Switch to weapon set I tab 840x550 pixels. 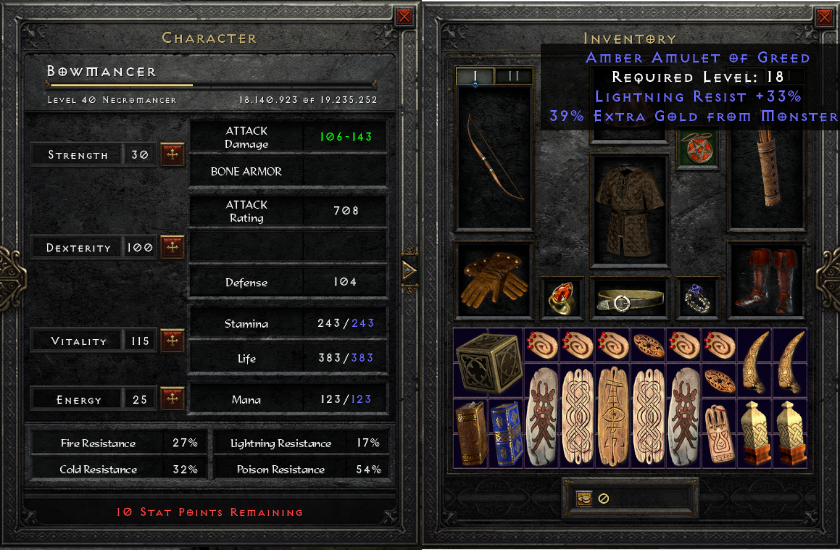click(x=474, y=76)
